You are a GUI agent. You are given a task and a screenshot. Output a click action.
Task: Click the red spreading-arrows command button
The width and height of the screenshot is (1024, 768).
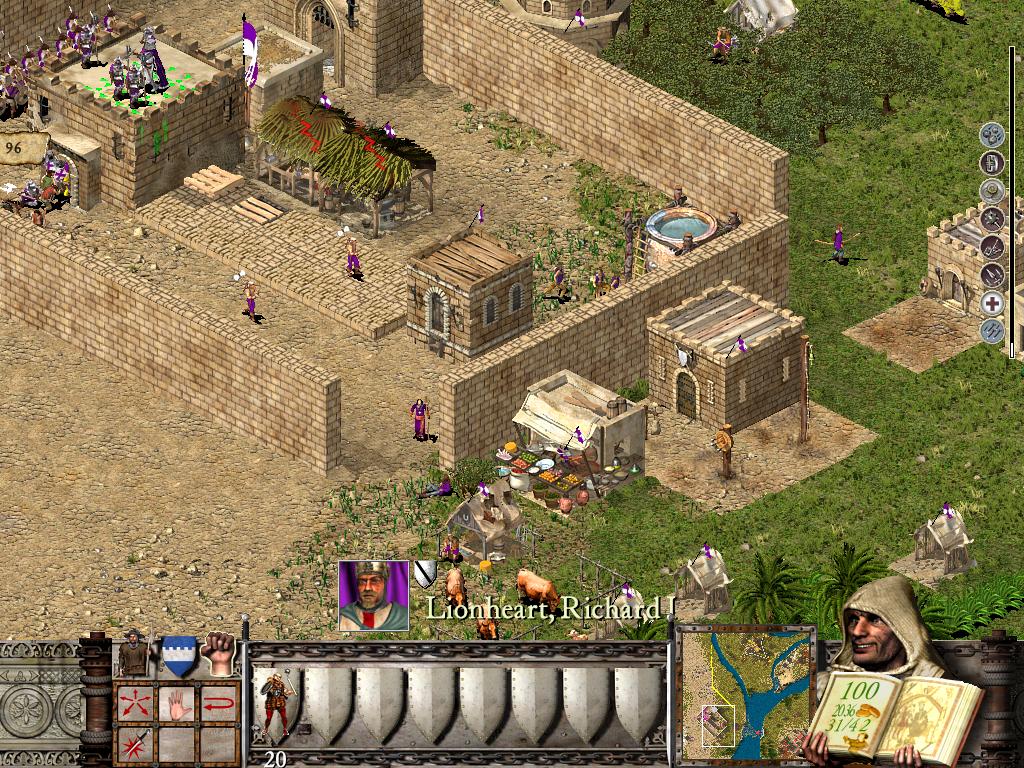pos(133,703)
